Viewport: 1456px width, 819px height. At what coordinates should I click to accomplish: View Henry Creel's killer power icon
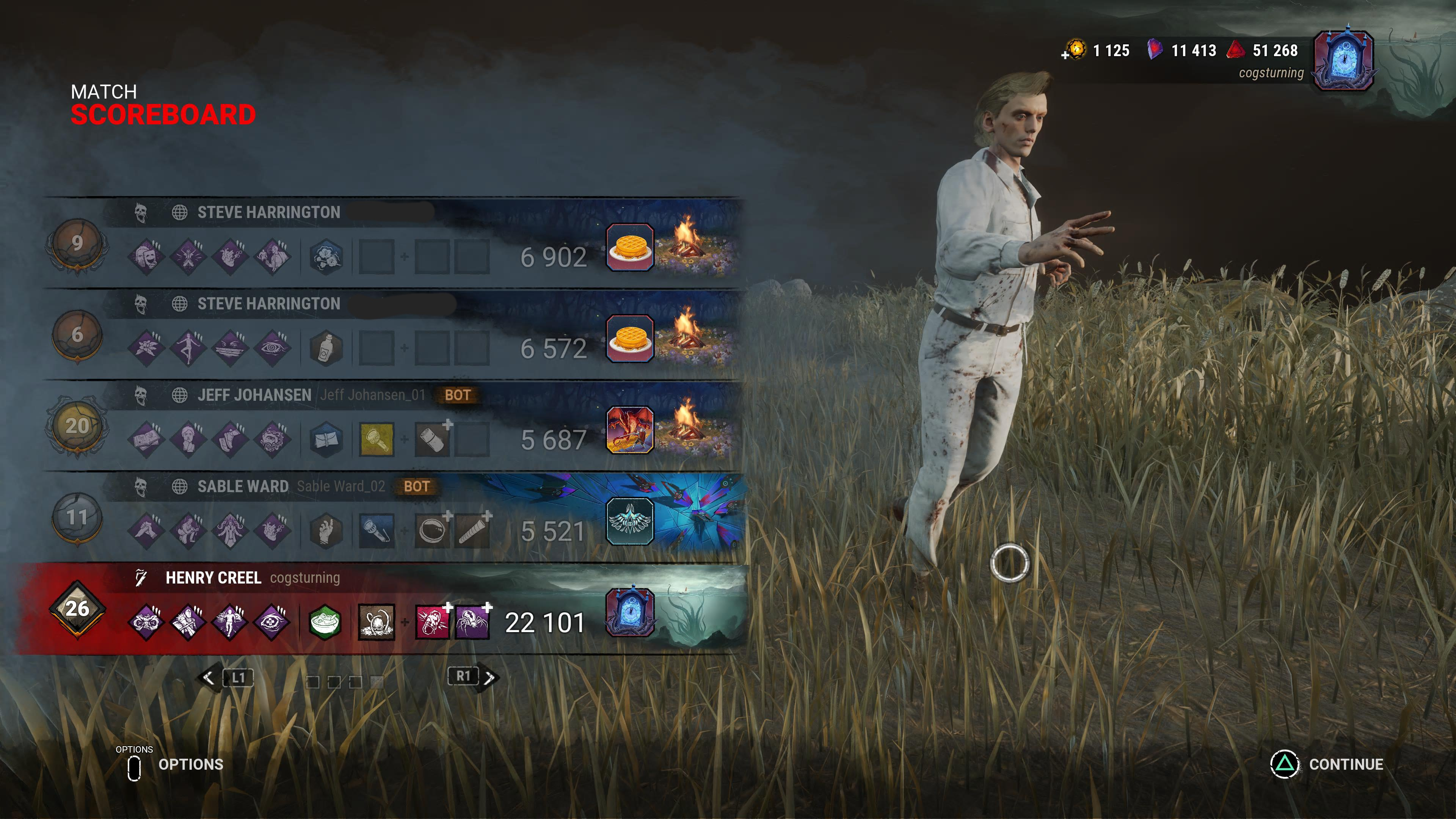point(377,622)
